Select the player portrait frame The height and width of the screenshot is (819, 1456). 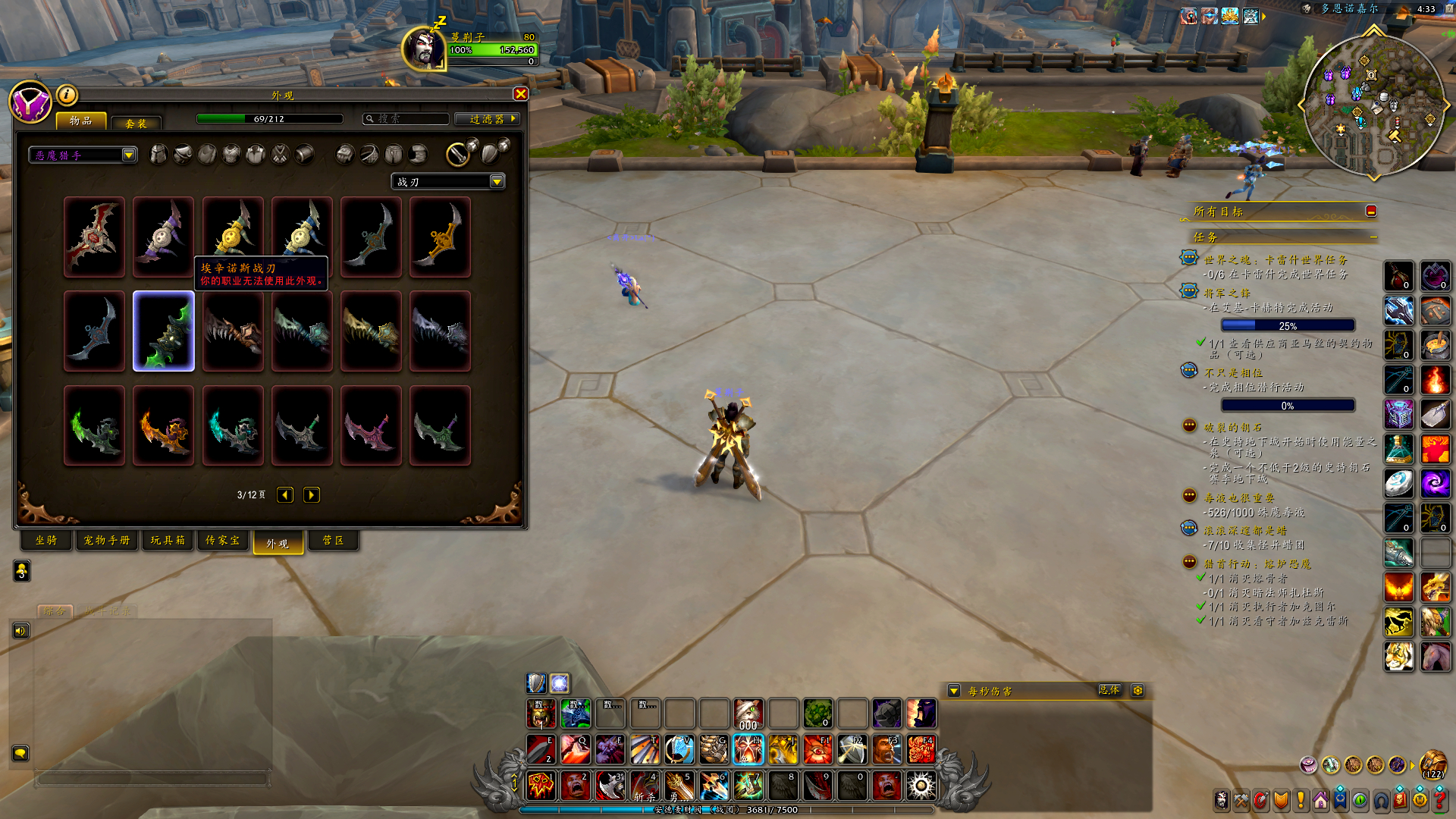coord(423,48)
